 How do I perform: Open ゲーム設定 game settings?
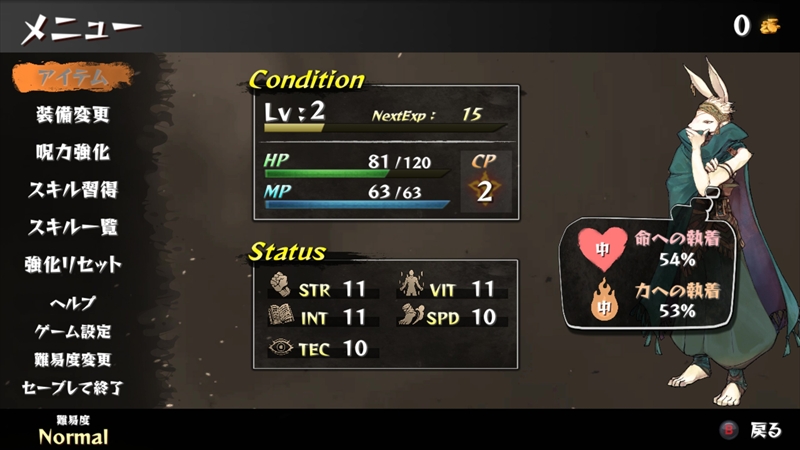pyautogui.click(x=73, y=331)
